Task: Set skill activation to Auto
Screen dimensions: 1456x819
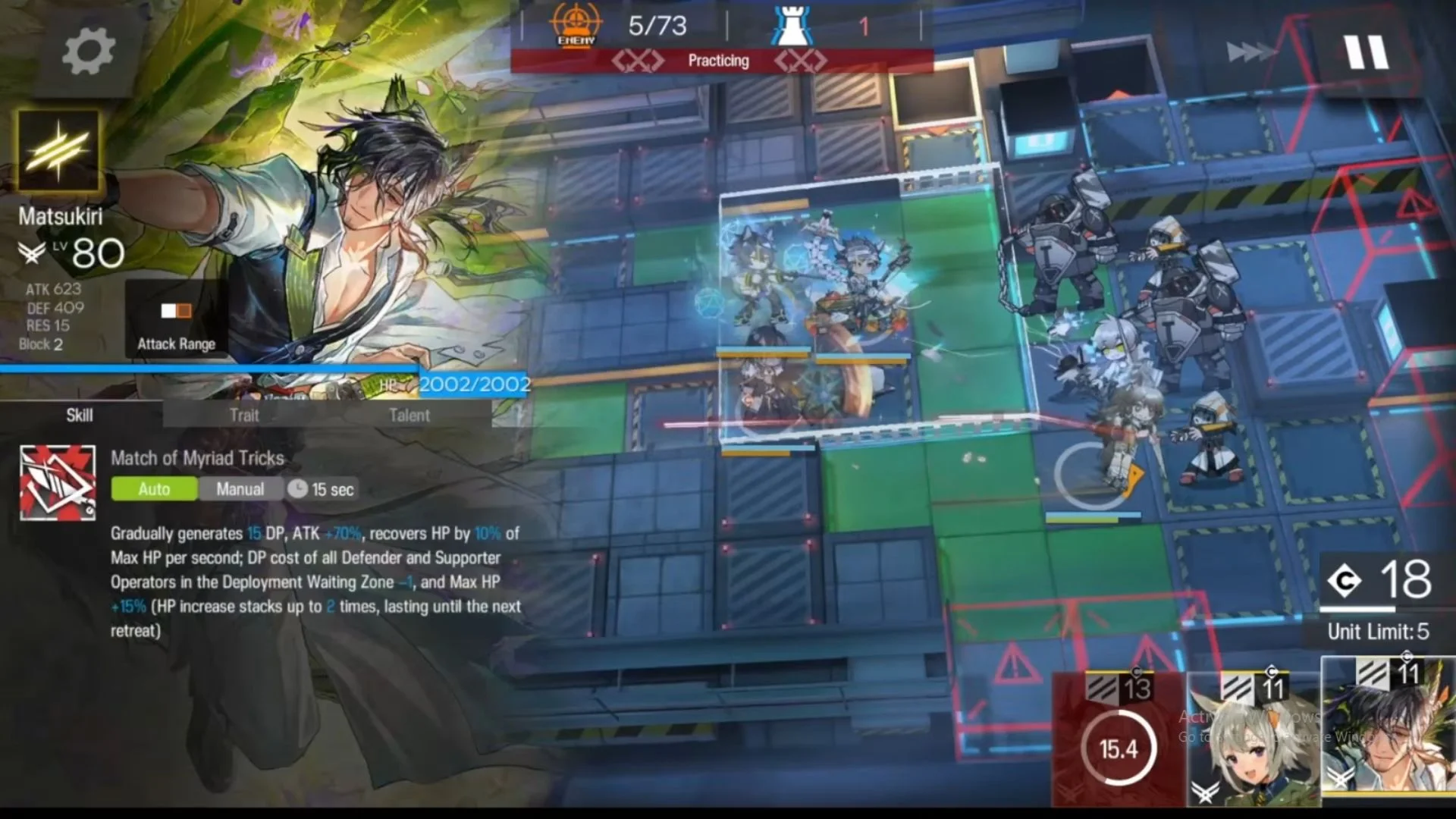Action: (x=154, y=489)
